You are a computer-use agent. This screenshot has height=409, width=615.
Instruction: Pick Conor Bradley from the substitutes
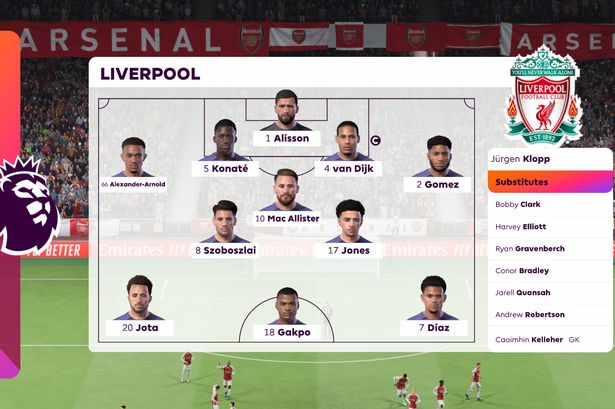[550, 270]
